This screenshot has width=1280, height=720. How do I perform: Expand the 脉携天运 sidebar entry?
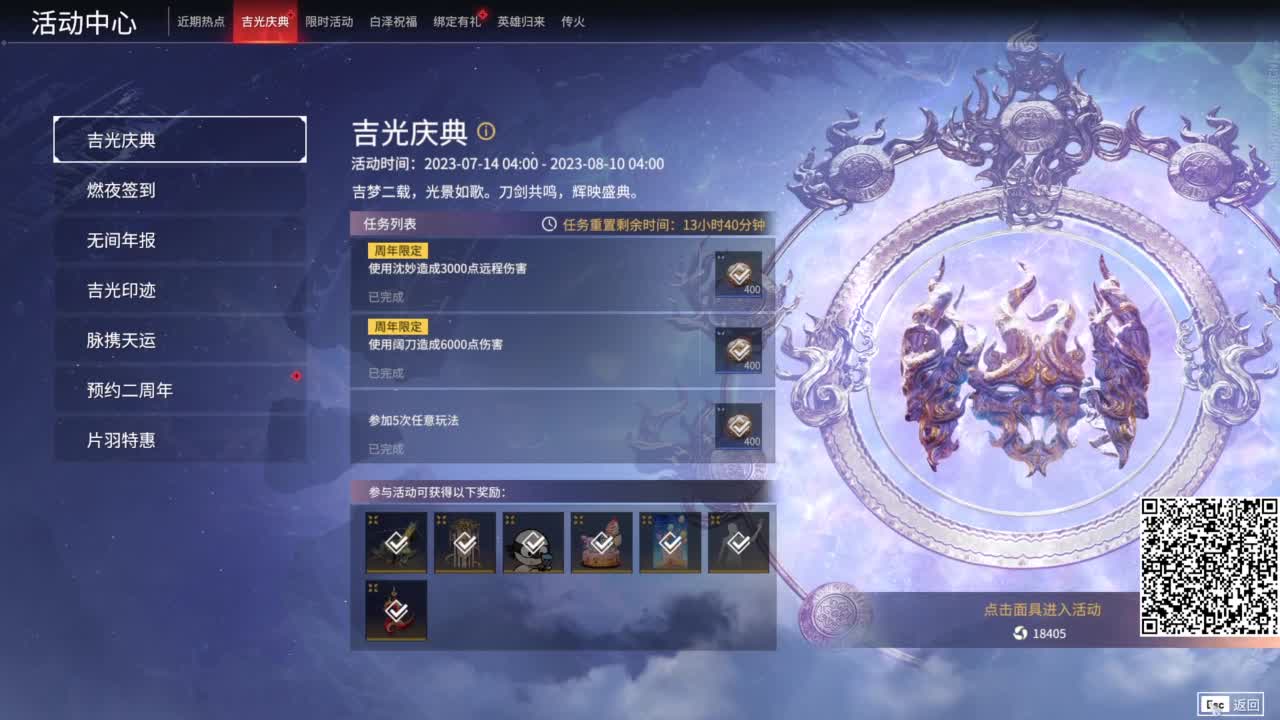180,340
